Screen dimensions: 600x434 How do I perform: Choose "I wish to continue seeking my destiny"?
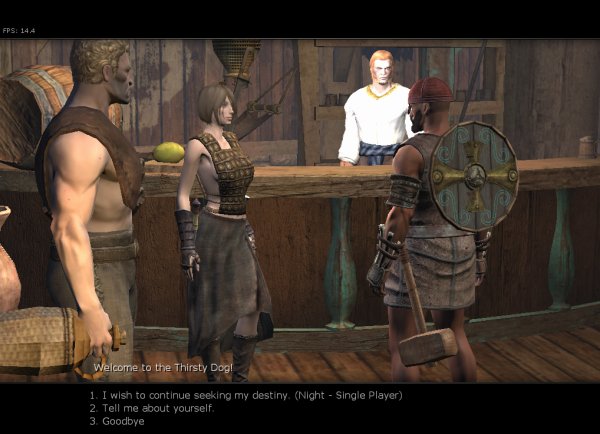click(x=245, y=395)
